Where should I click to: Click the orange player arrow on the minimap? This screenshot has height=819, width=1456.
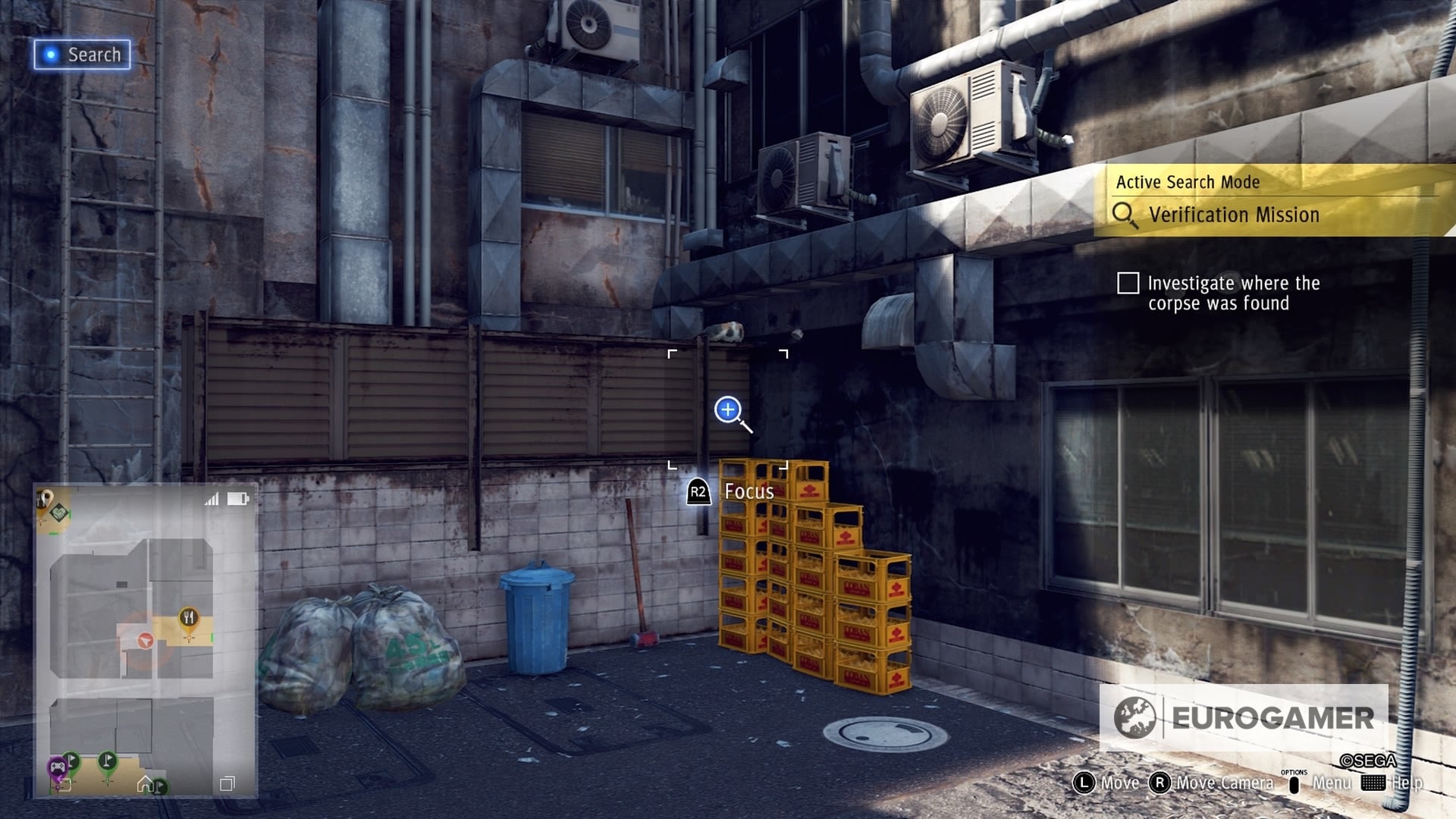[x=144, y=640]
